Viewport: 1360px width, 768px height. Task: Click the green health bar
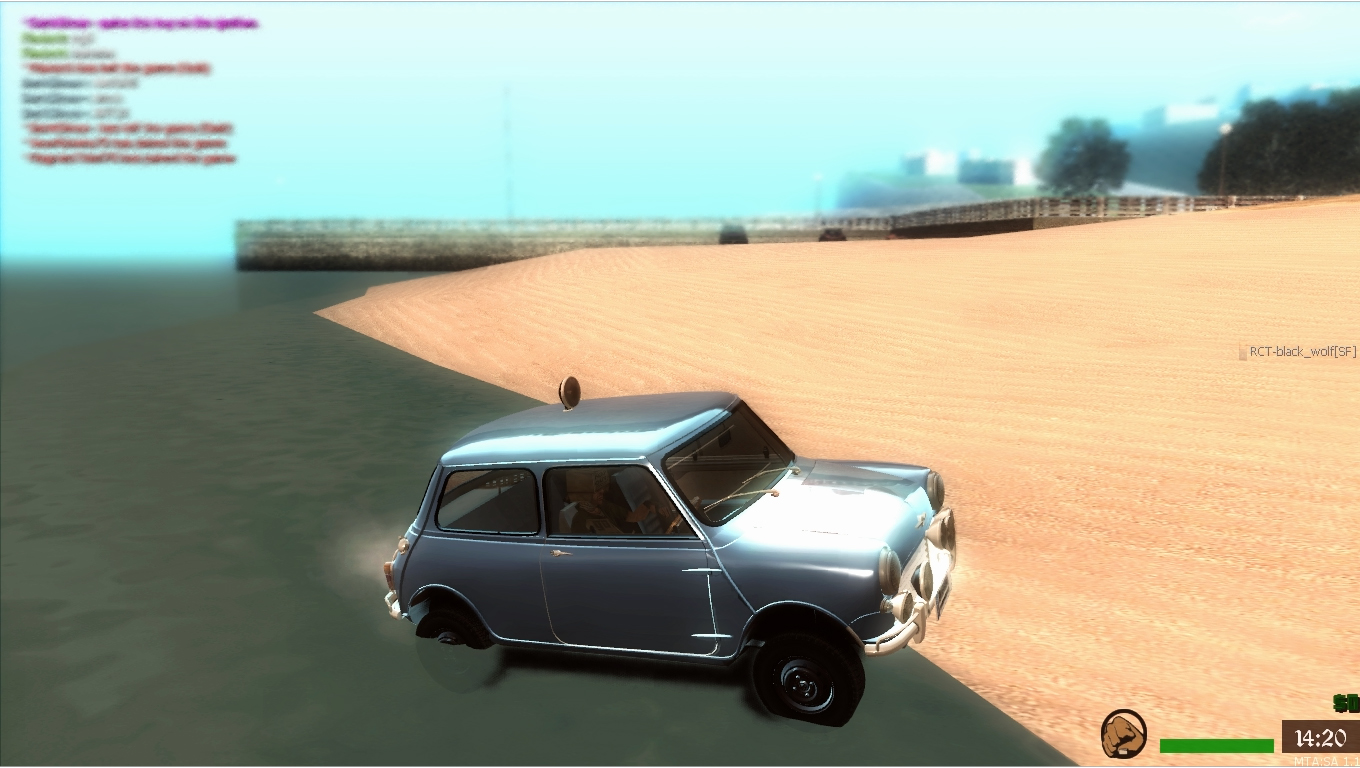[1216, 744]
